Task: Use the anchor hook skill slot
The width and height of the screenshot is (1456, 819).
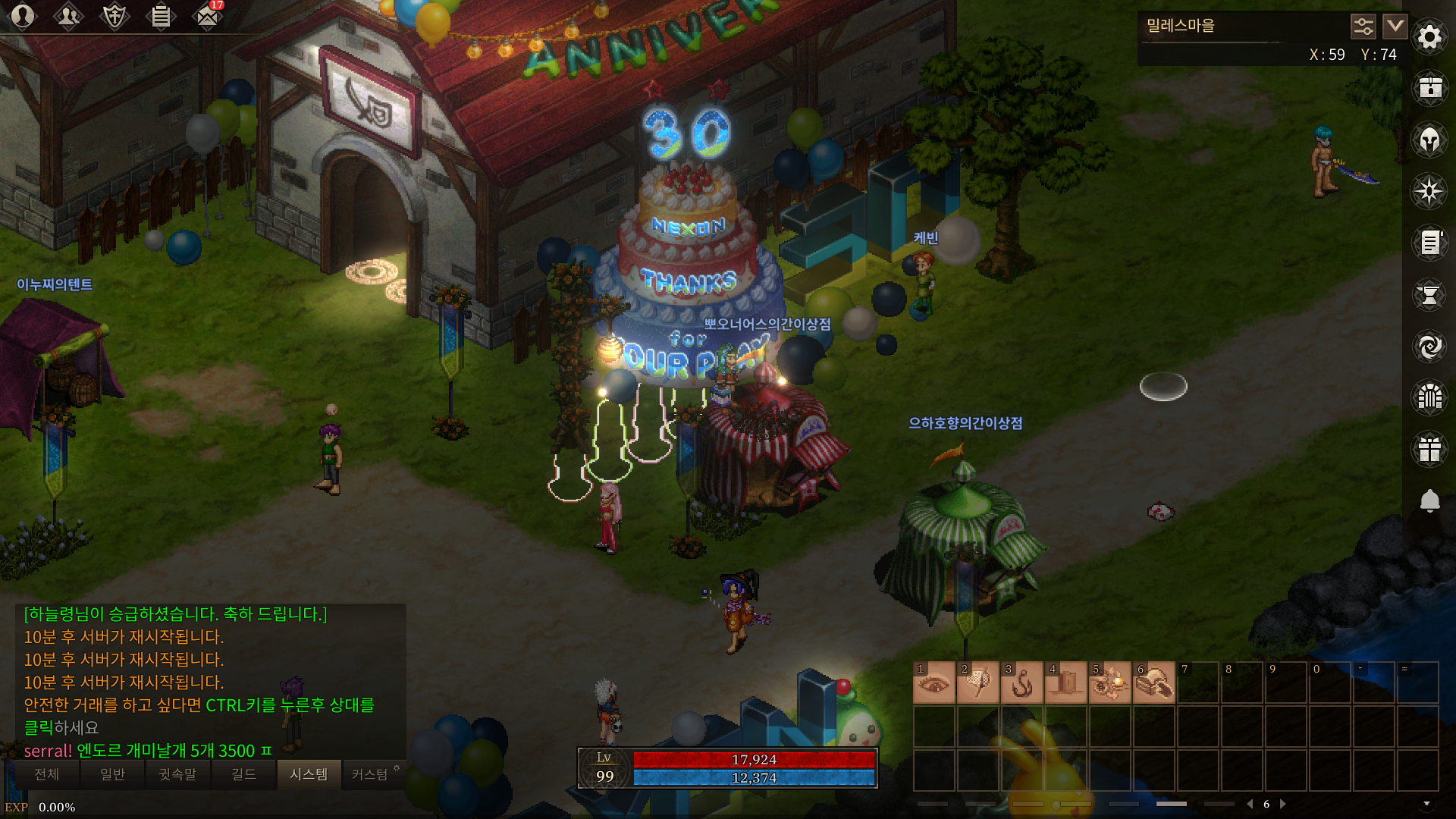Action: tap(1022, 682)
